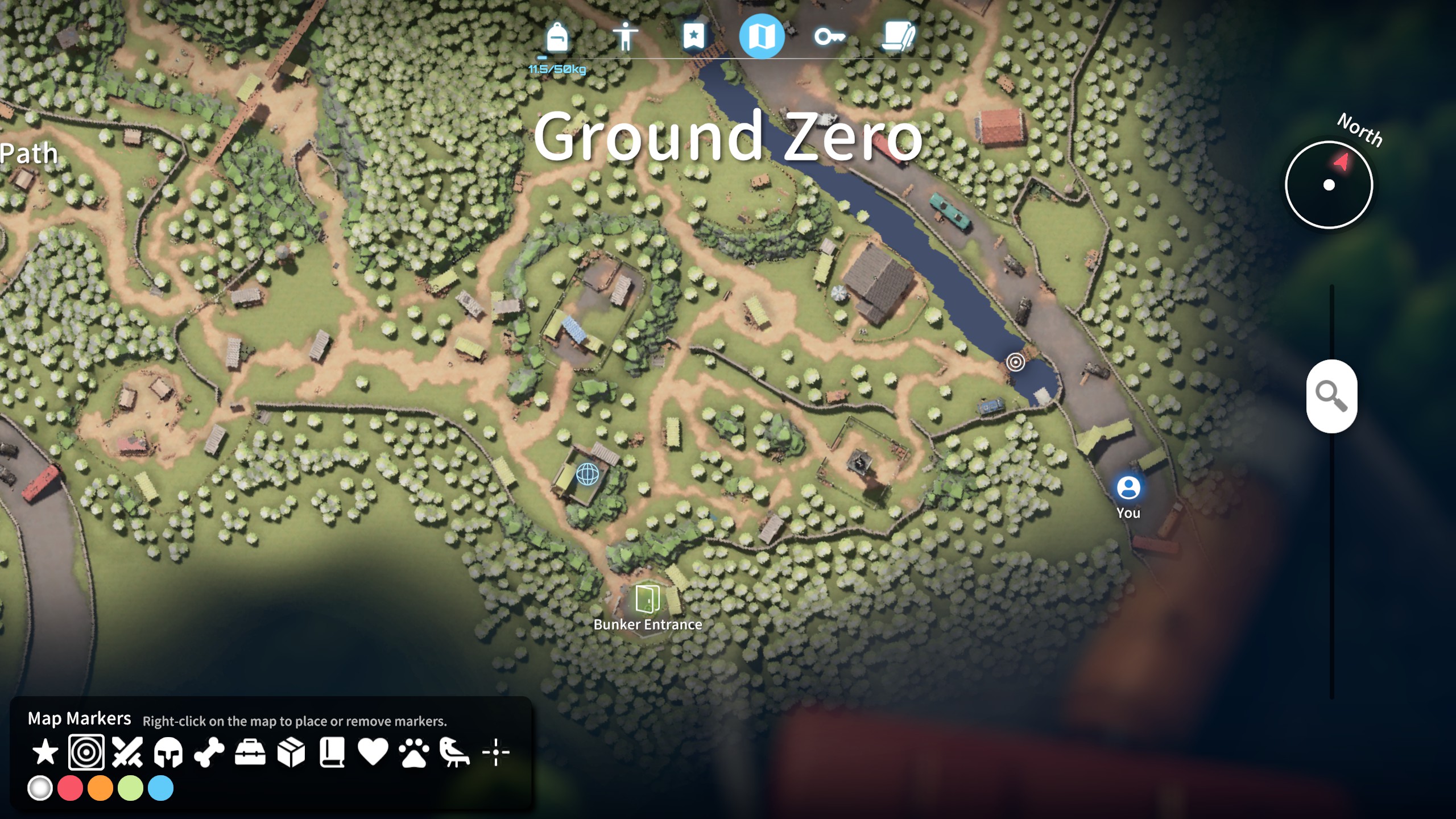The image size is (1456, 819).
Task: Toggle the star marker selection
Action: pyautogui.click(x=47, y=751)
